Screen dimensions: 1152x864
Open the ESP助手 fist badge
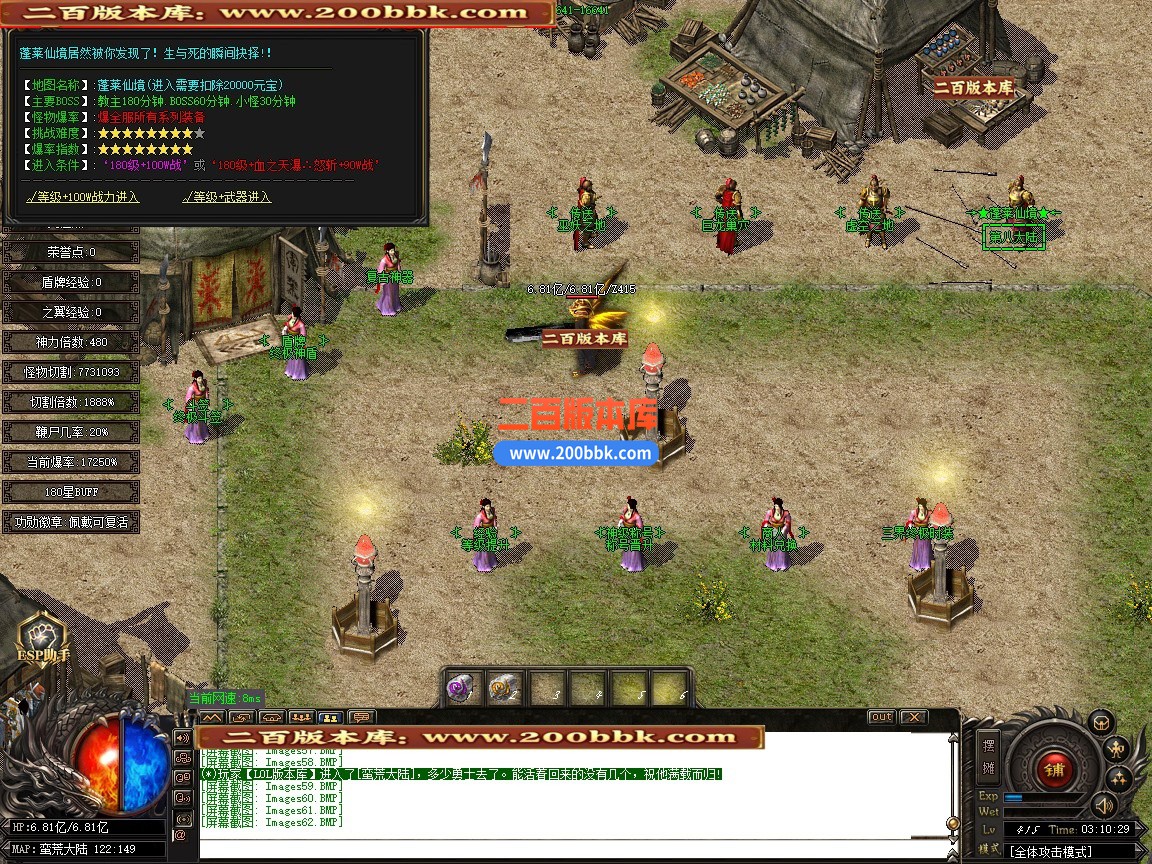coord(42,637)
